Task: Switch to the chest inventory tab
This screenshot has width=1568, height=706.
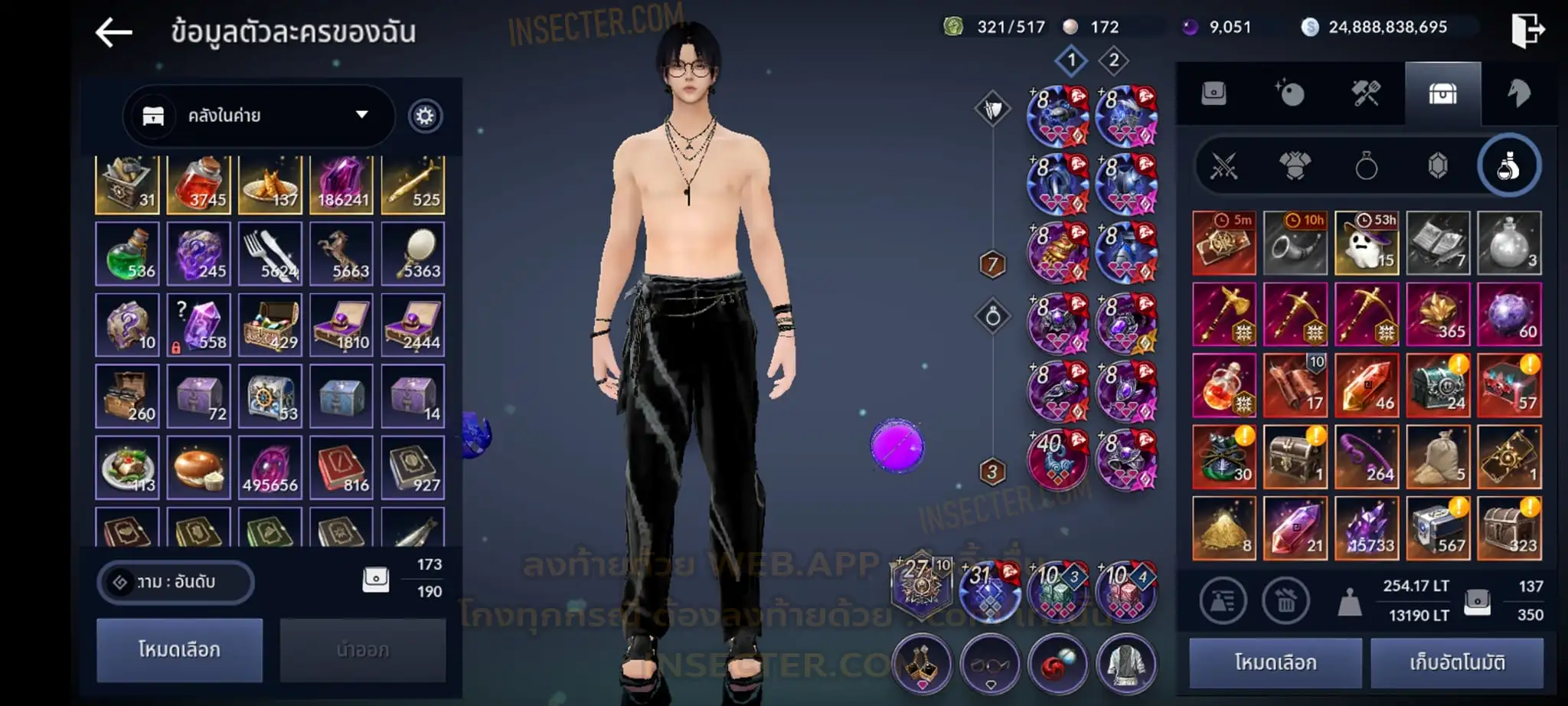Action: click(x=1442, y=94)
